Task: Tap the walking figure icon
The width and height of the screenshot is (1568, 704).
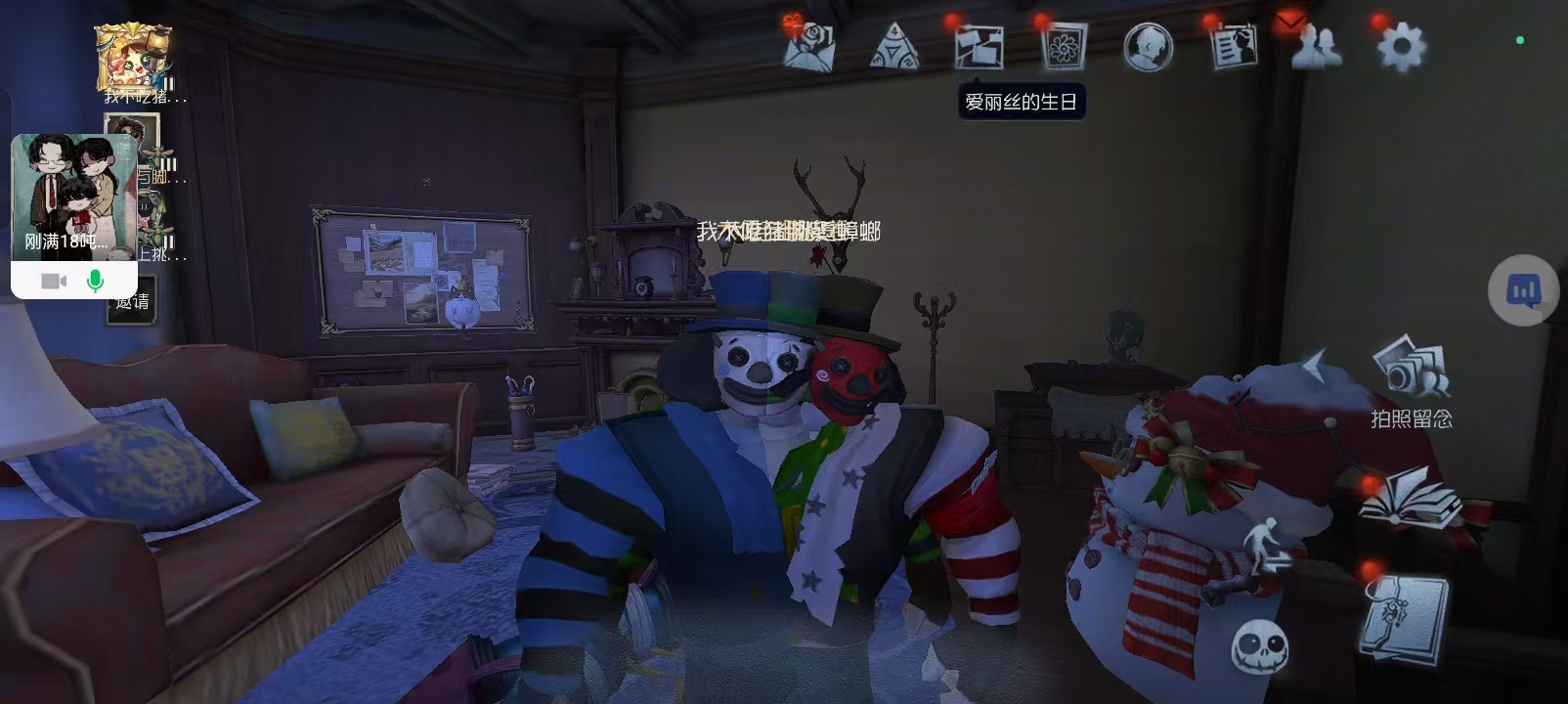Action: [x=1265, y=550]
